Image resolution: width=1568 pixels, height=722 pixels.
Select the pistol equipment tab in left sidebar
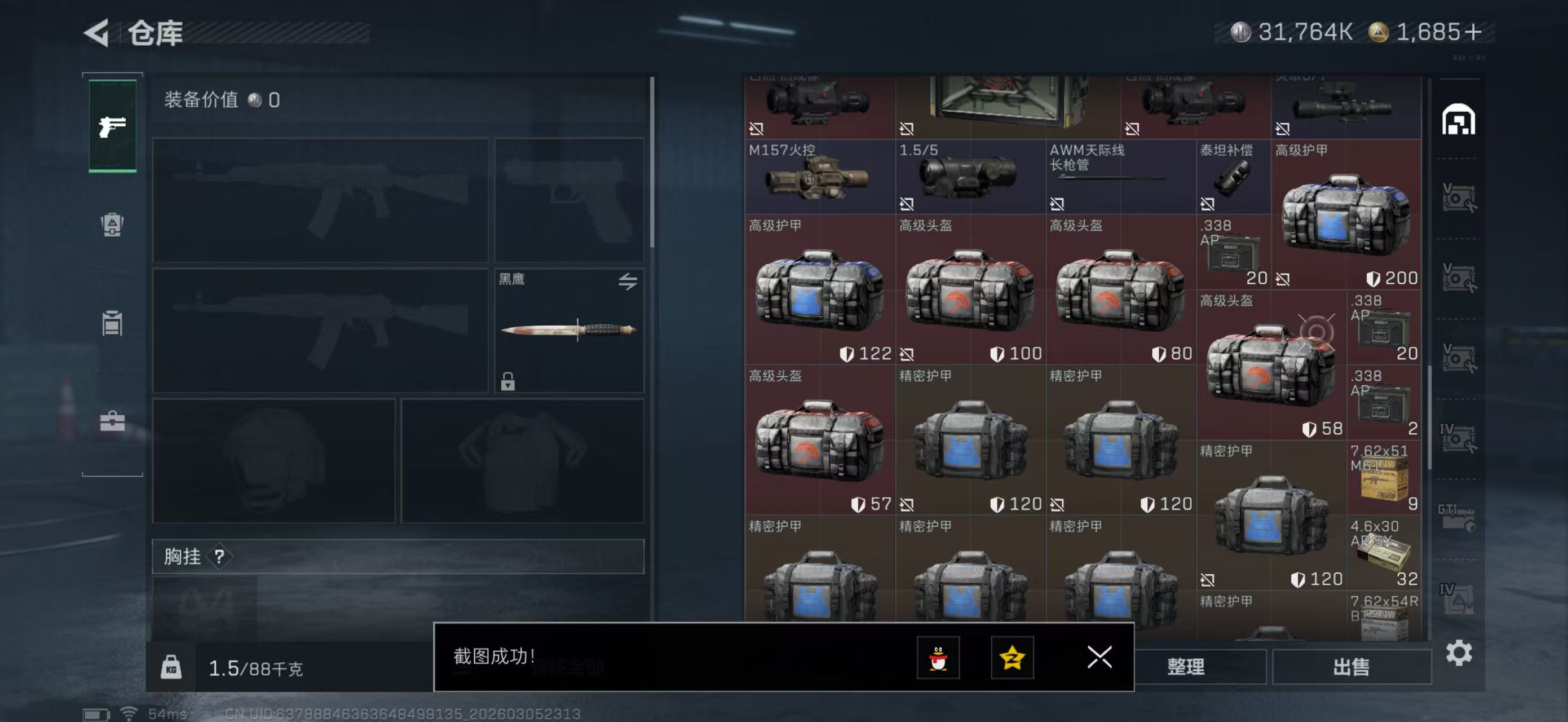pyautogui.click(x=113, y=126)
